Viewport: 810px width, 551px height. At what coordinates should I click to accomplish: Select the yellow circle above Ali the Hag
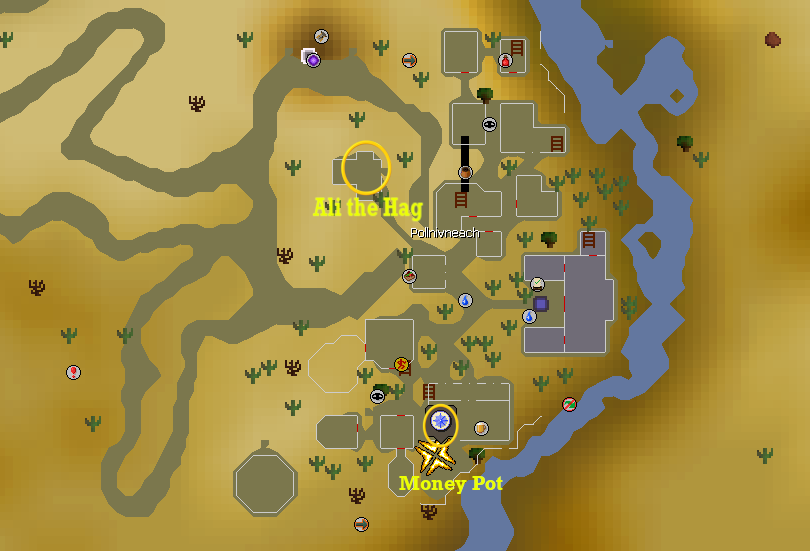coord(365,168)
